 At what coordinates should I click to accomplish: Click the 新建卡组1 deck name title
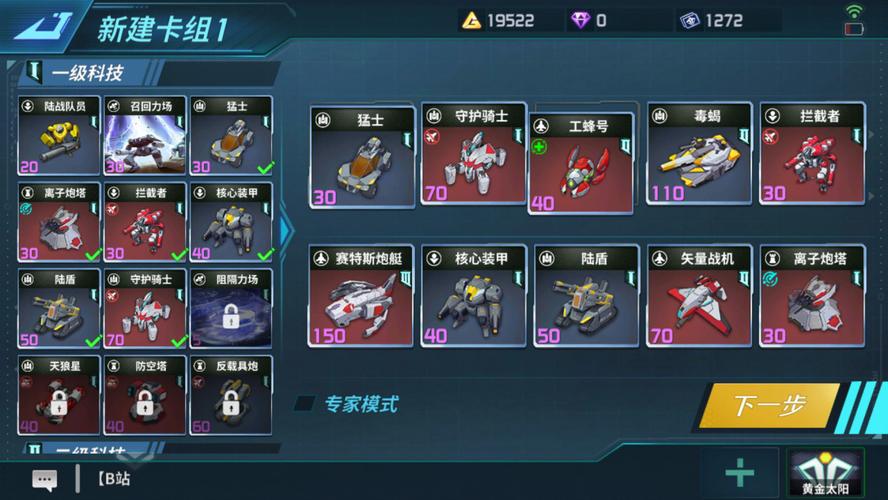coord(162,28)
